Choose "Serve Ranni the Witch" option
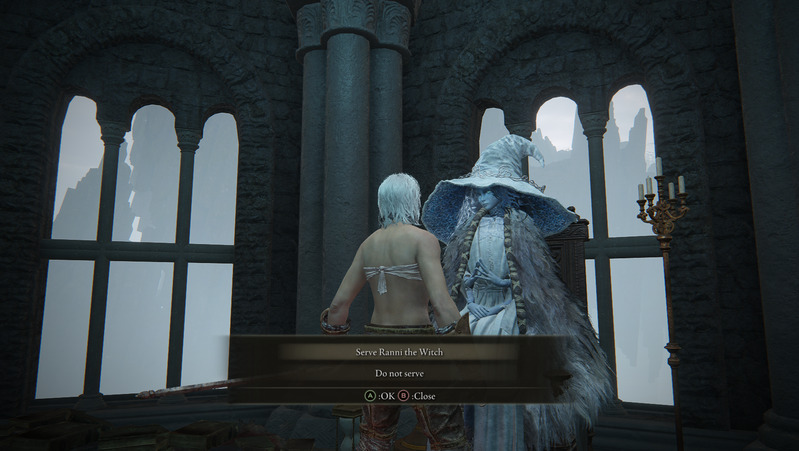This screenshot has height=451, width=799. pyautogui.click(x=397, y=352)
